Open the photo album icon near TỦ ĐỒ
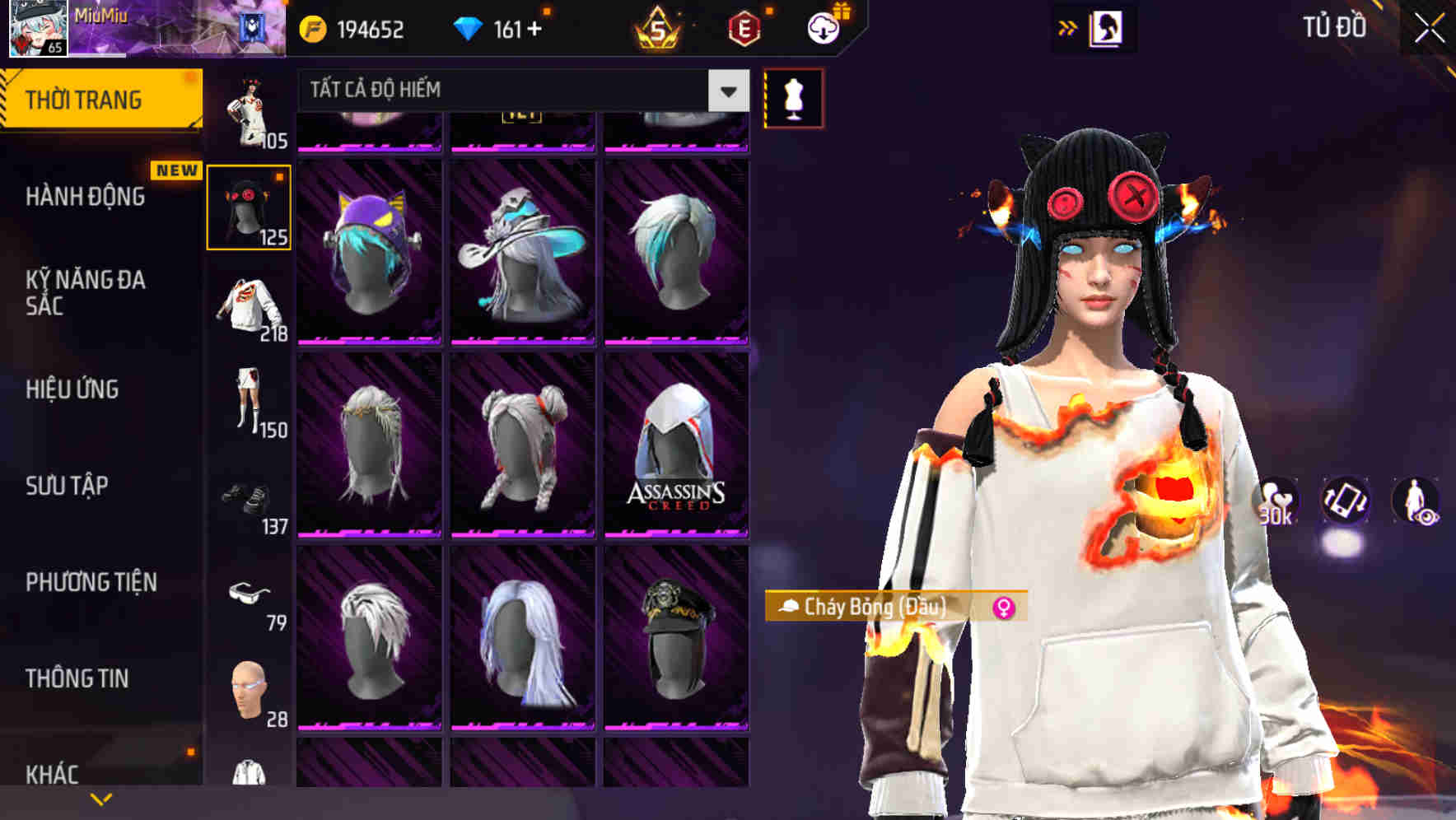The width and height of the screenshot is (1456, 820). coord(1107,27)
